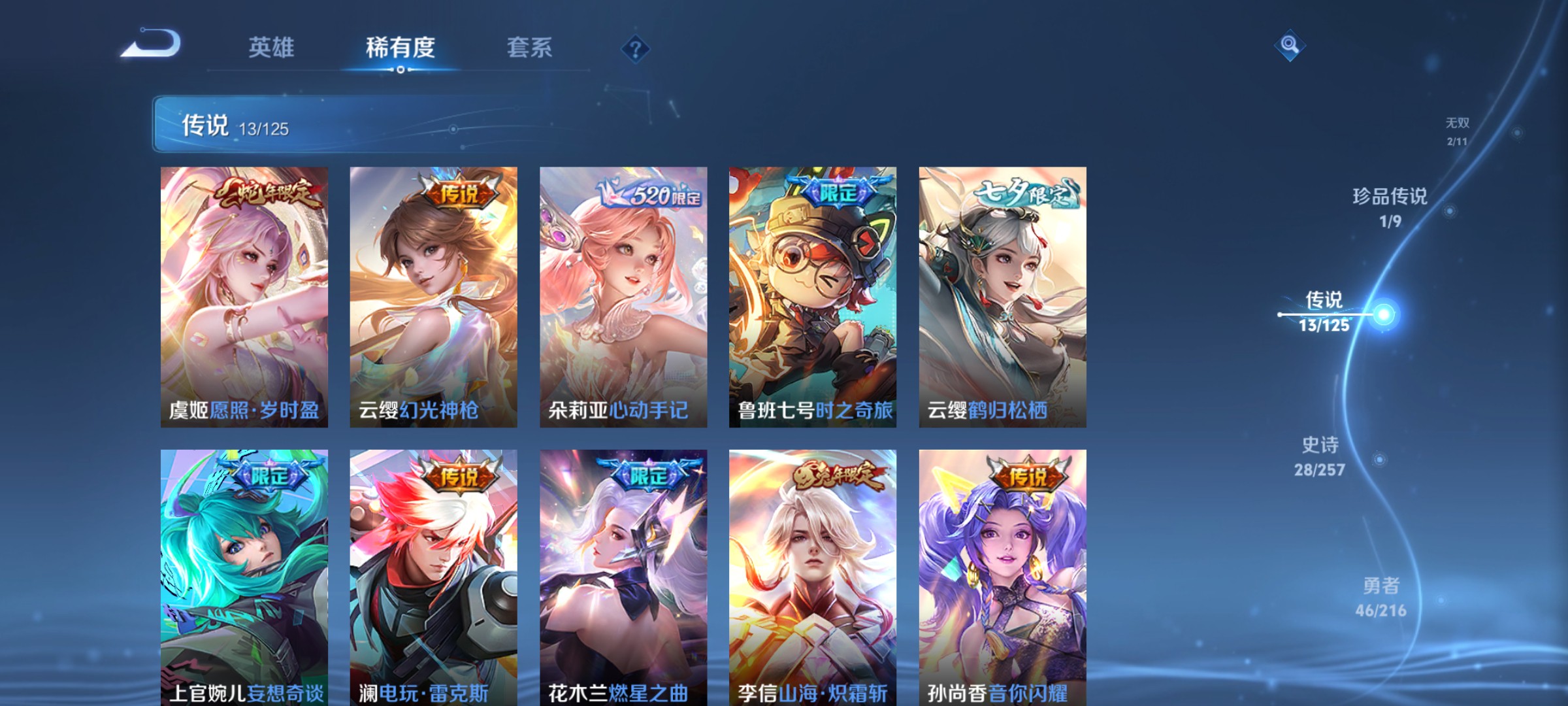Image resolution: width=1568 pixels, height=706 pixels.
Task: Jump to the 无双 rarity section
Action: pyautogui.click(x=1458, y=129)
